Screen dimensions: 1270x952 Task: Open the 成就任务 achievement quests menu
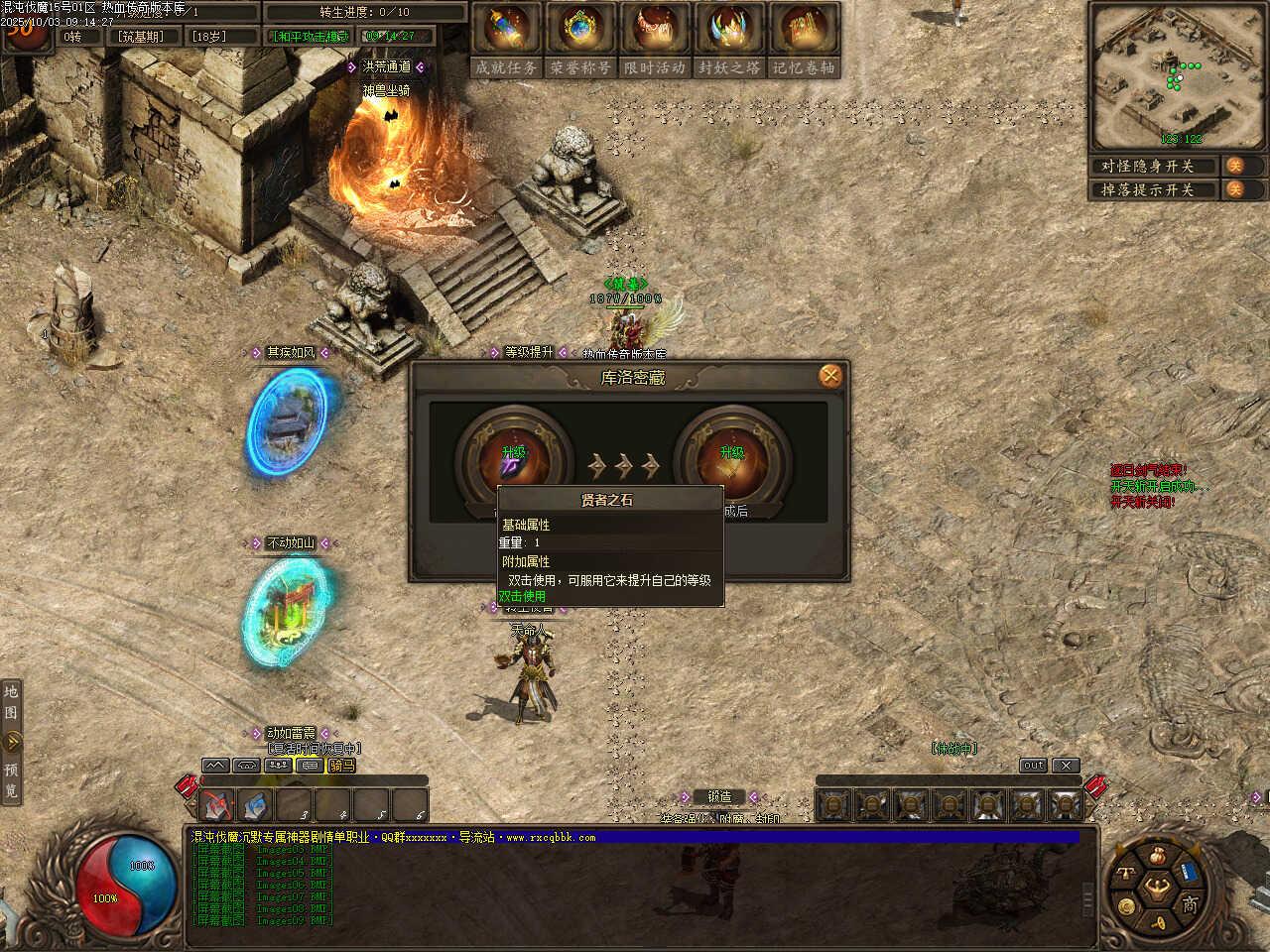pyautogui.click(x=506, y=40)
